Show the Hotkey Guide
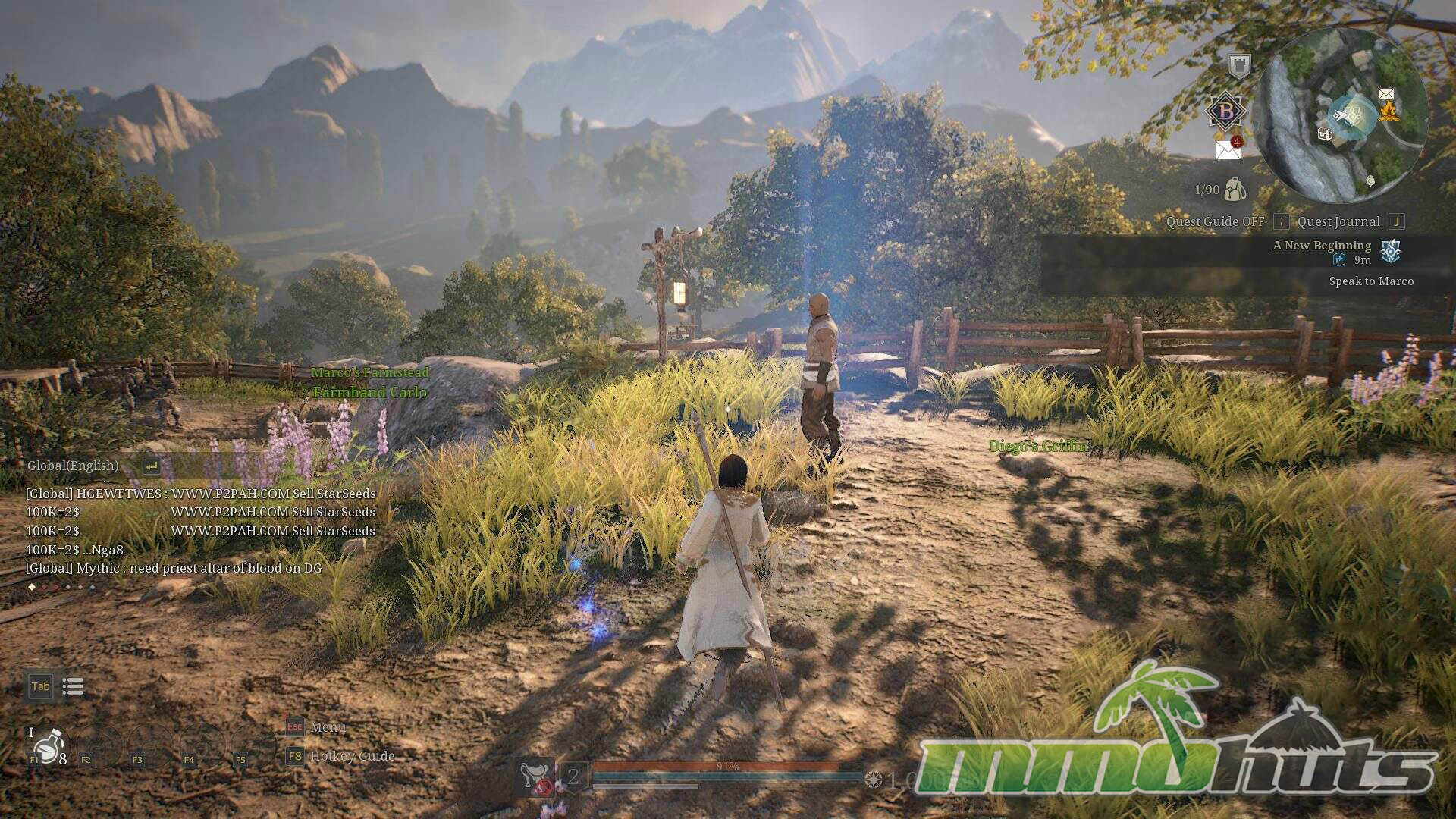This screenshot has width=1456, height=819. pyautogui.click(x=352, y=756)
